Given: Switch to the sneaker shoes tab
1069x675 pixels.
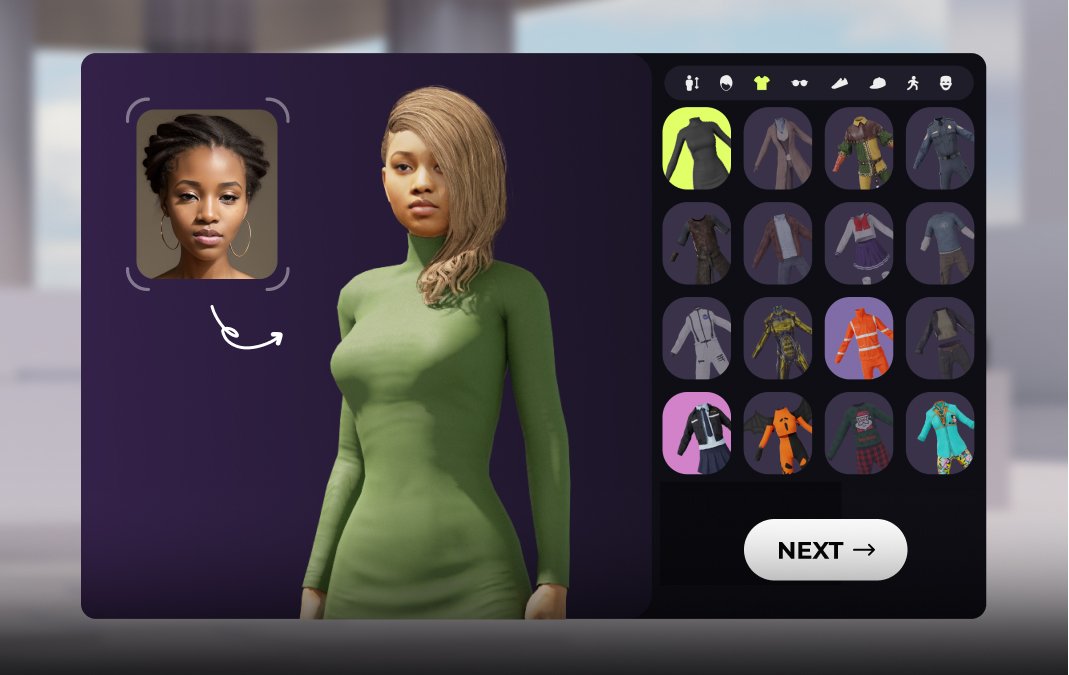Looking at the screenshot, I should pos(839,83).
